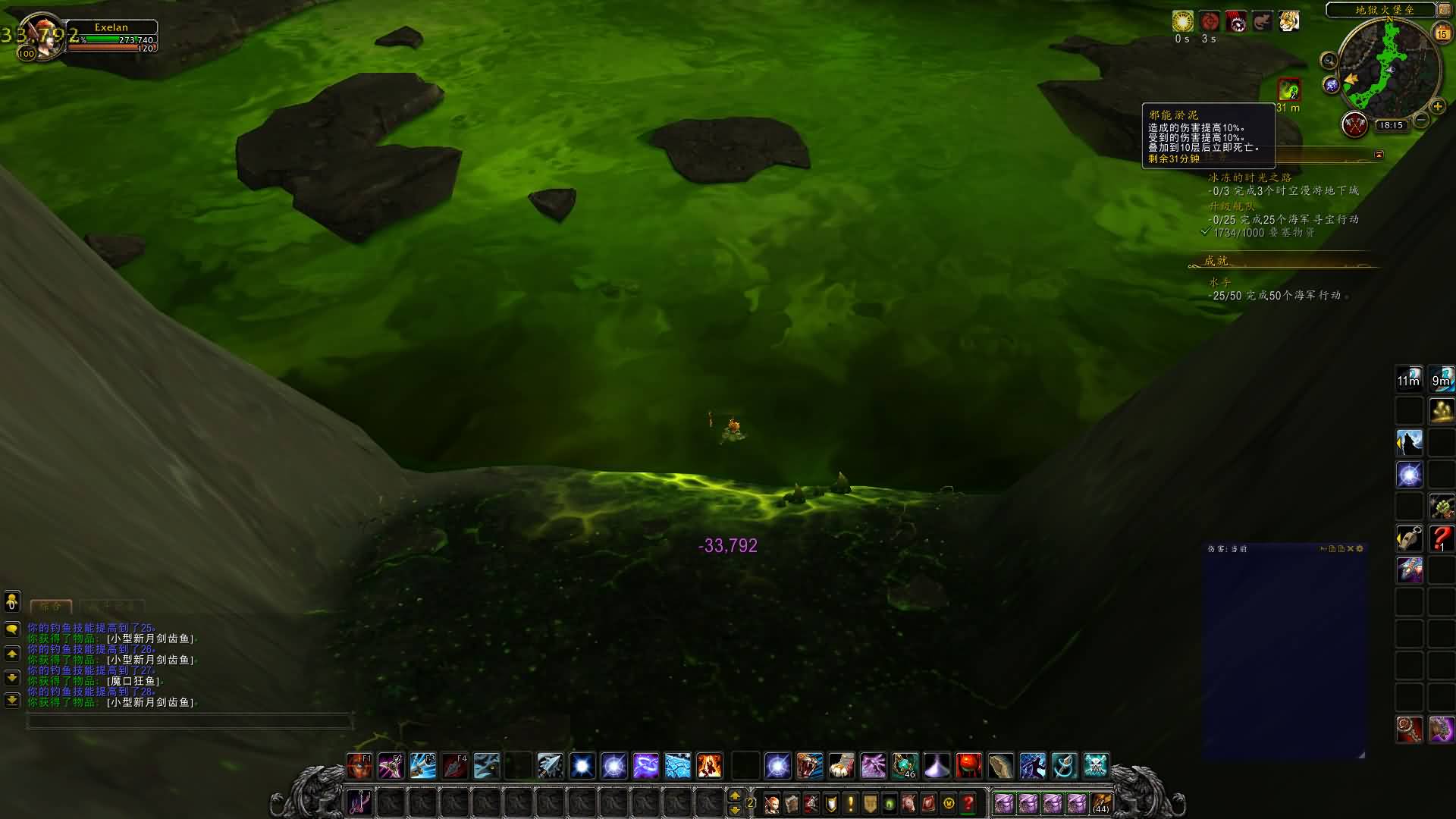Use the fire elemental ability icon

click(x=709, y=766)
